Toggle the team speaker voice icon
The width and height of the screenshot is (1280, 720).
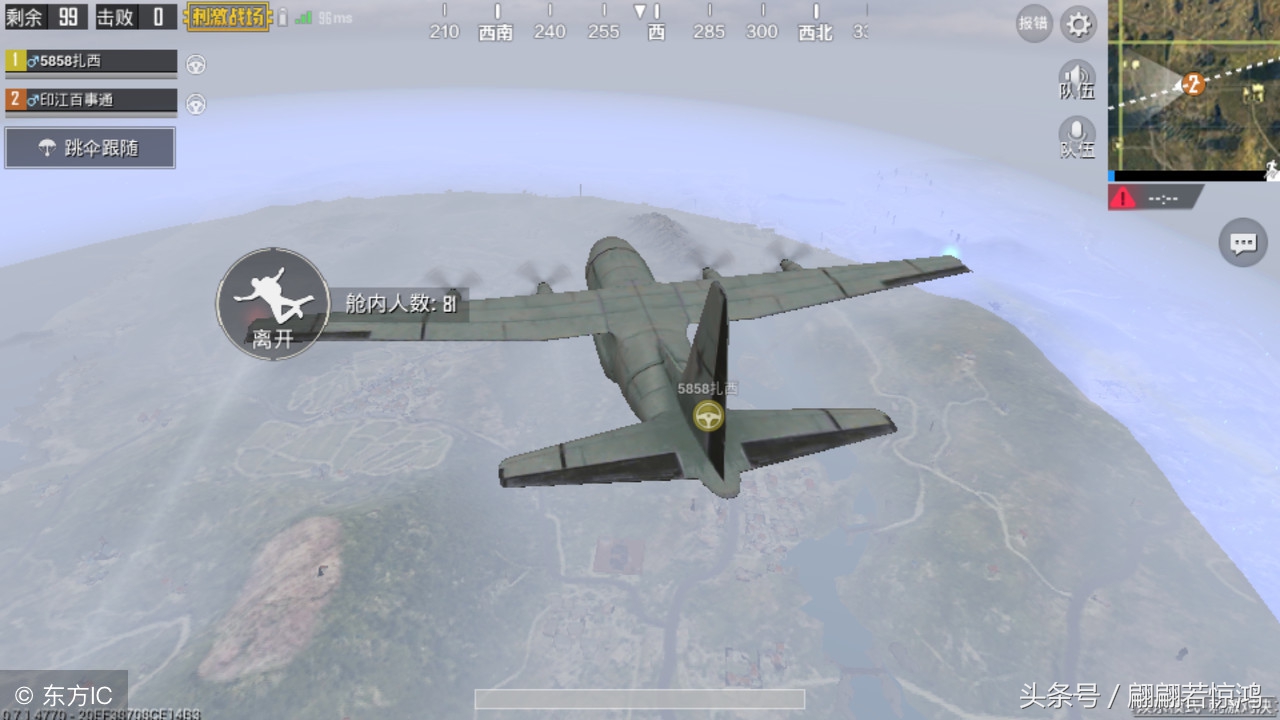click(1077, 80)
